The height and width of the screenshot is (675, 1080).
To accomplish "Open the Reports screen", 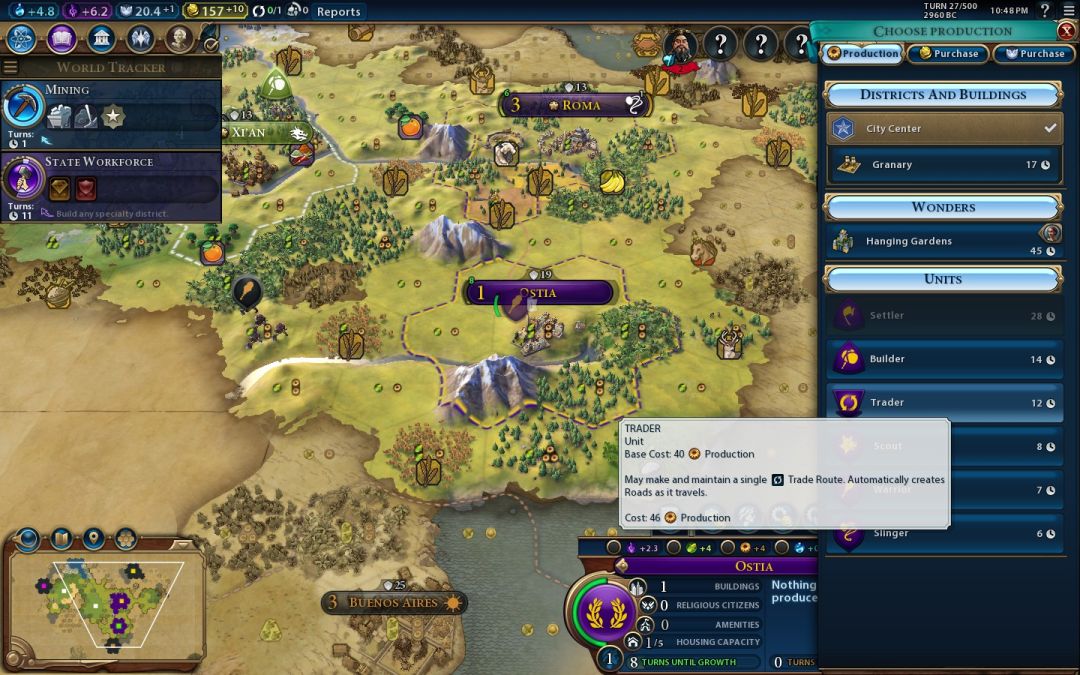I will (x=338, y=12).
